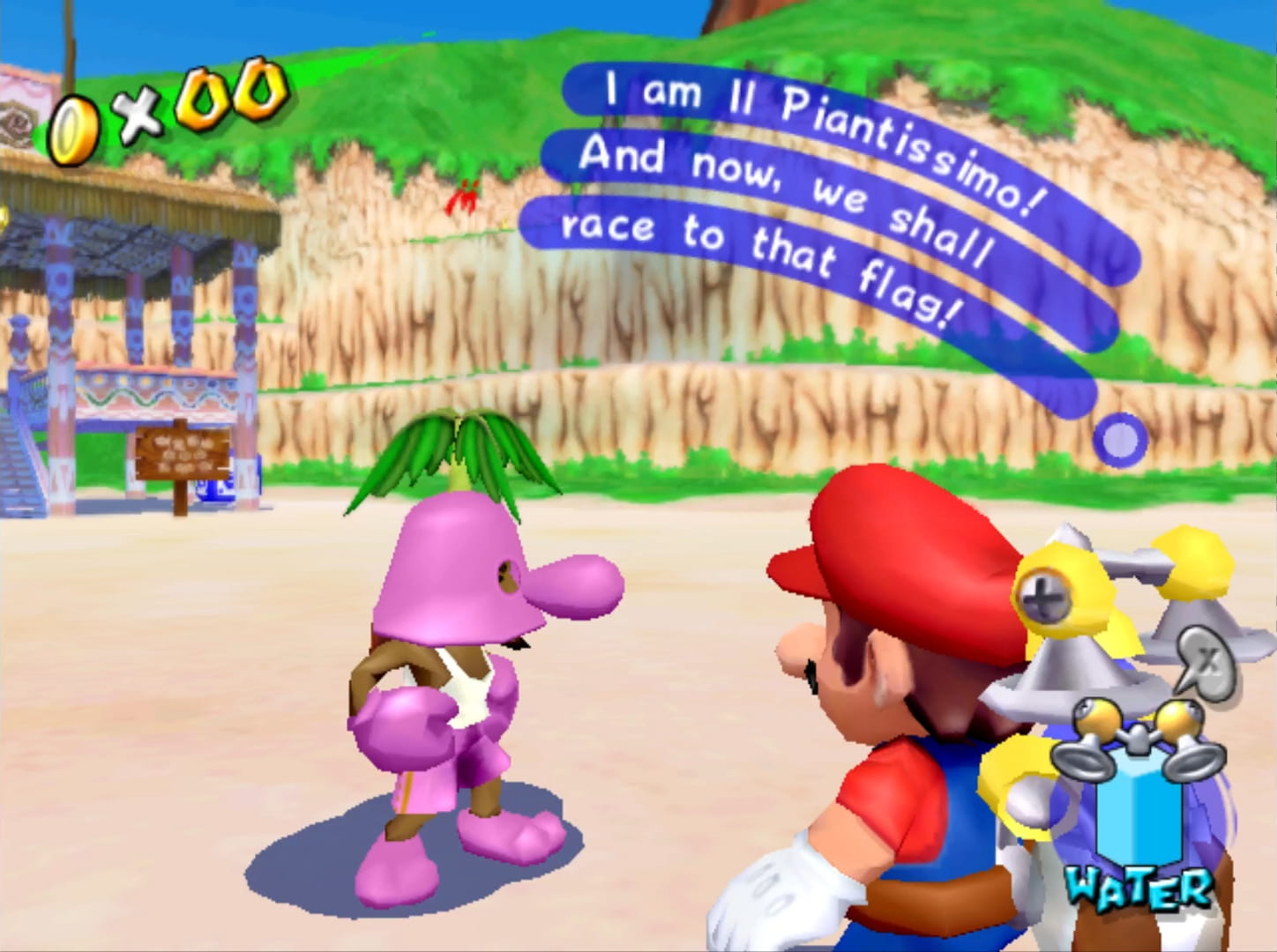This screenshot has width=1277, height=952.
Task: Click the dialogue bubble's round continue dot
Action: pyautogui.click(x=1119, y=438)
